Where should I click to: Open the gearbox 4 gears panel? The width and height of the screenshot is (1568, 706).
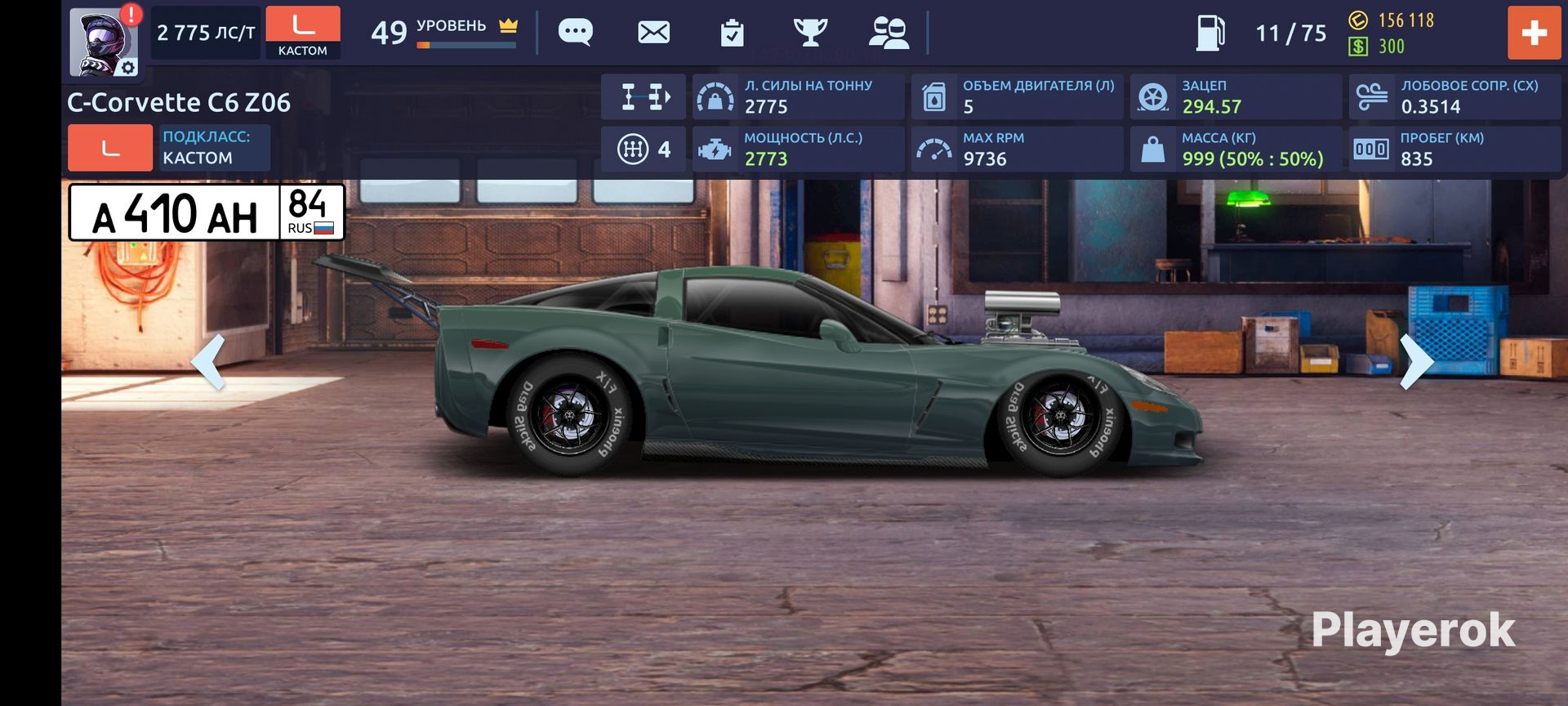pyautogui.click(x=644, y=149)
